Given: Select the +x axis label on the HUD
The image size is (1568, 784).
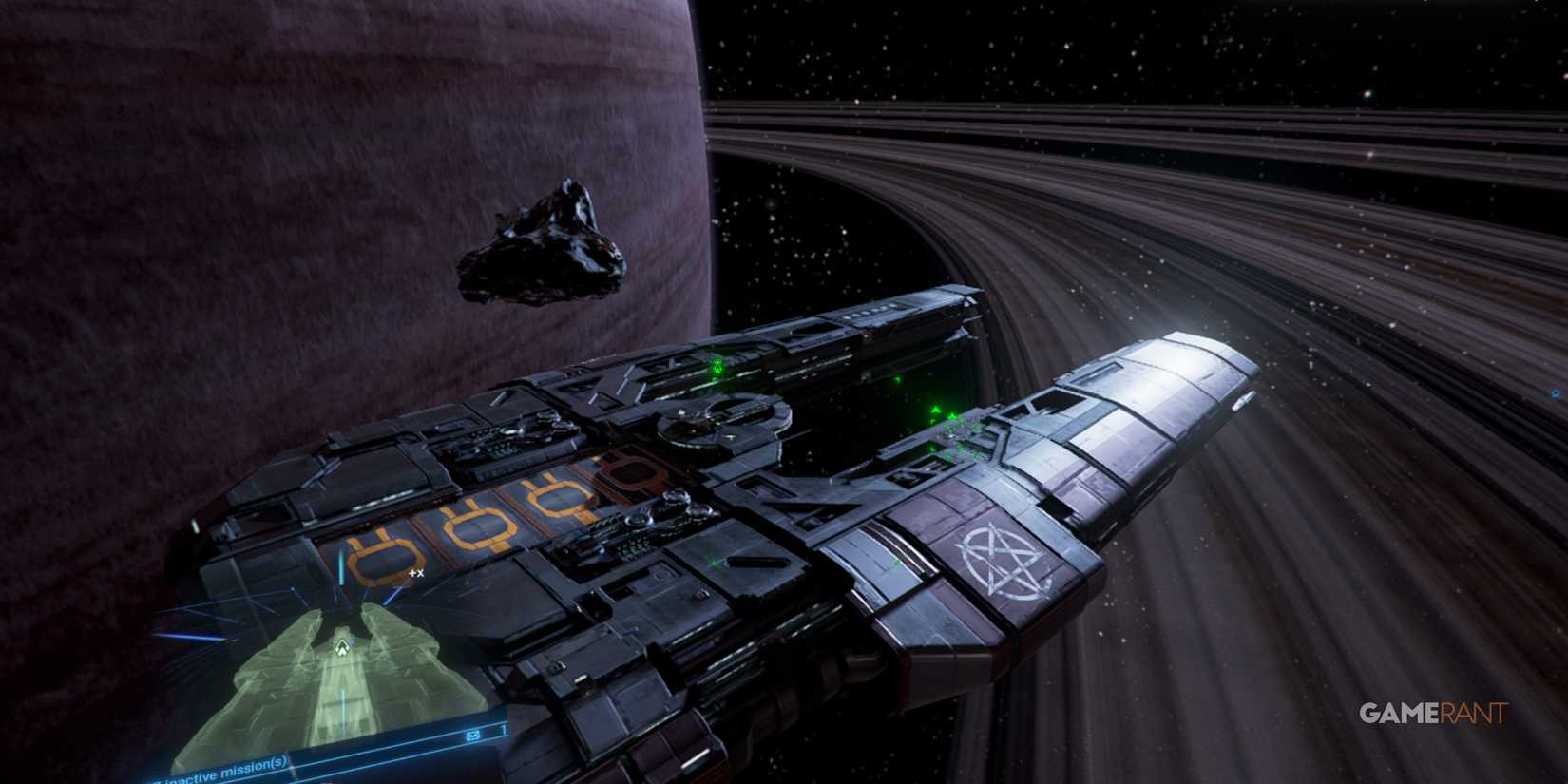Looking at the screenshot, I should (415, 572).
